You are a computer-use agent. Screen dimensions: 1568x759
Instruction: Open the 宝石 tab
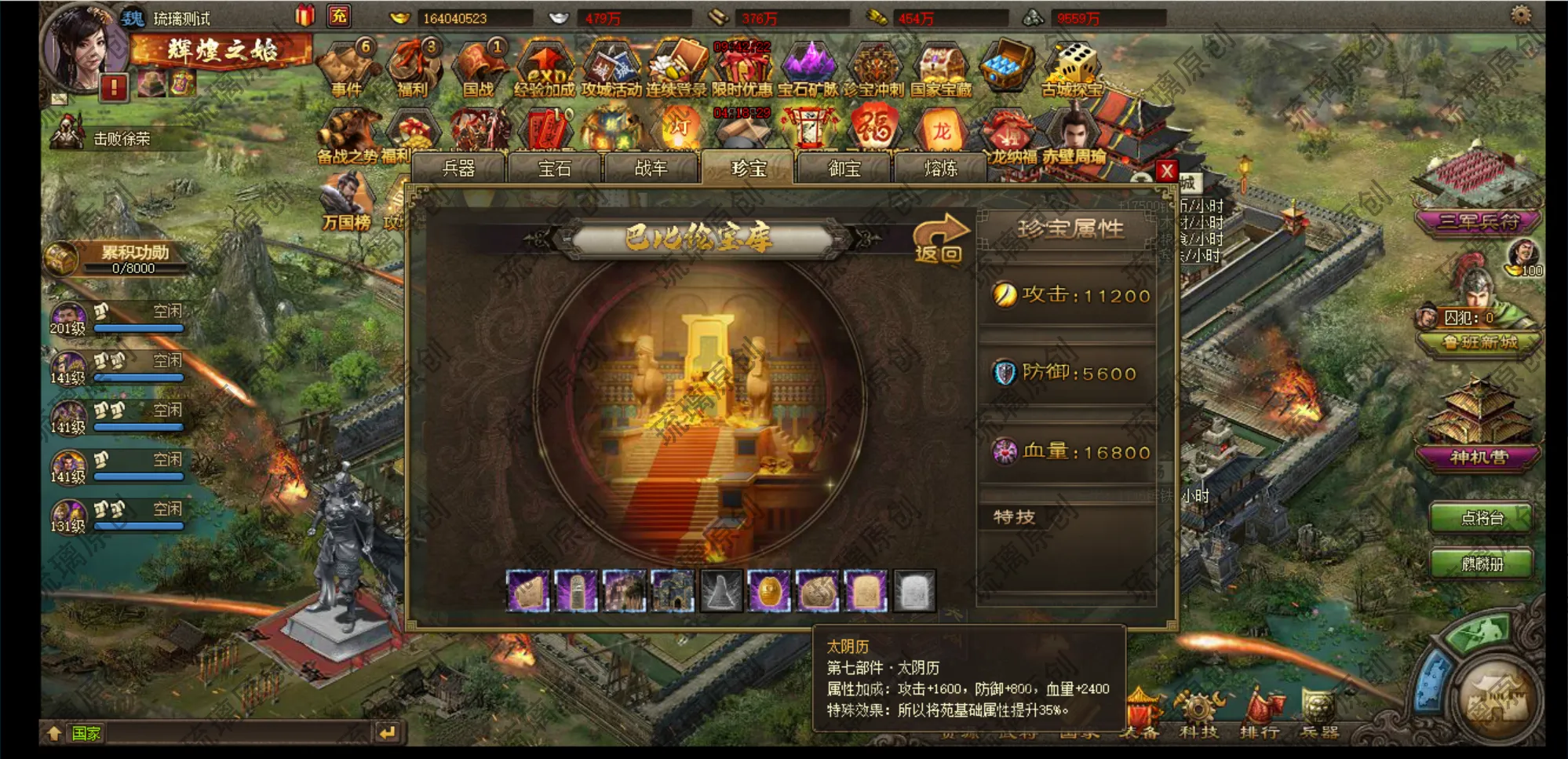(x=555, y=169)
